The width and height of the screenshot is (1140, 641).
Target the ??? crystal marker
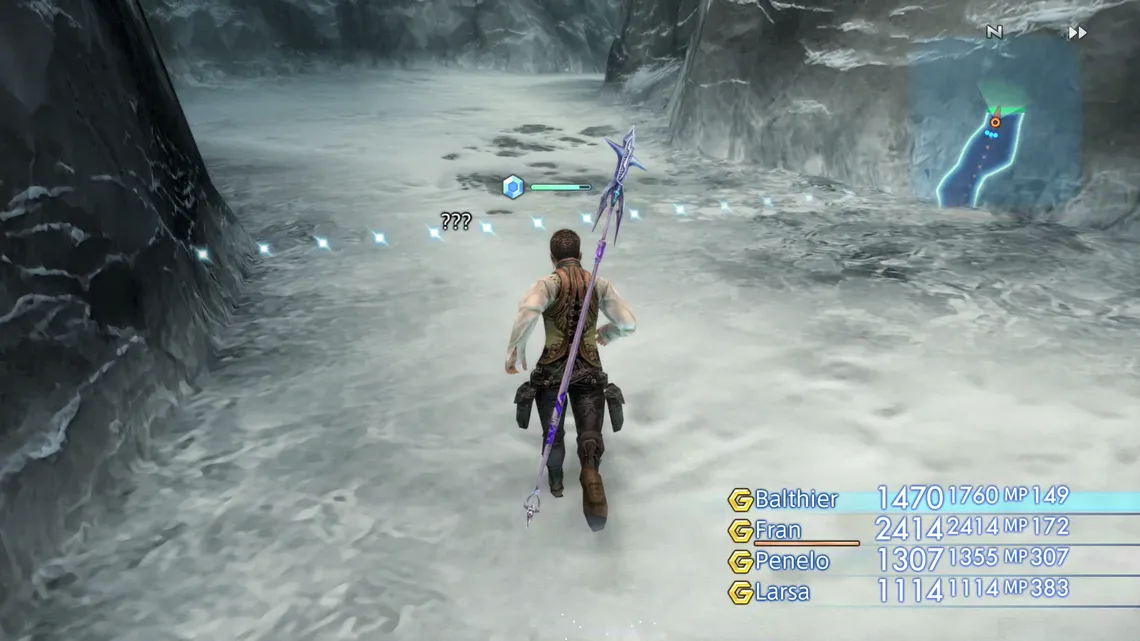click(513, 187)
